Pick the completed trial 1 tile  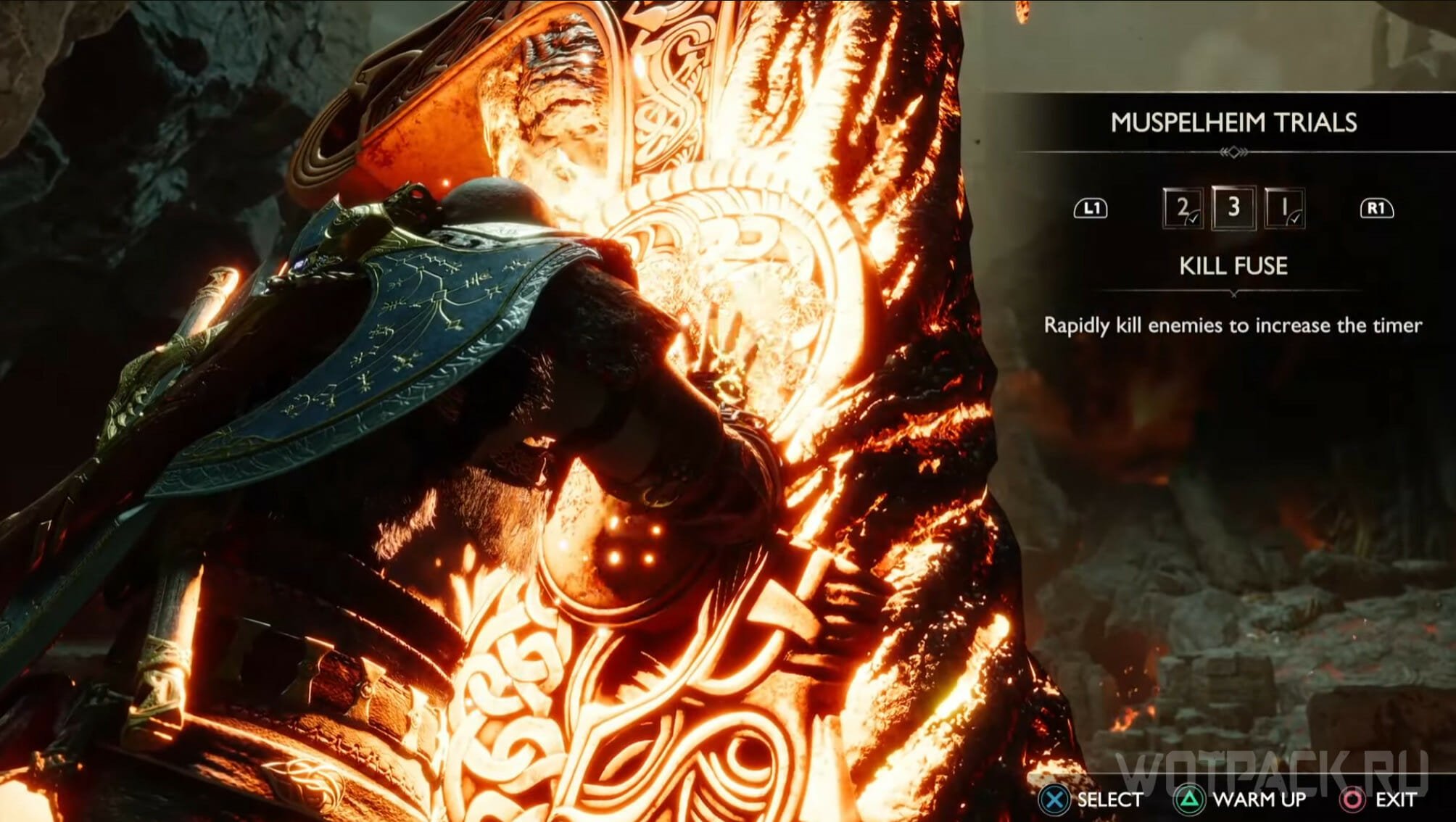(x=1284, y=209)
